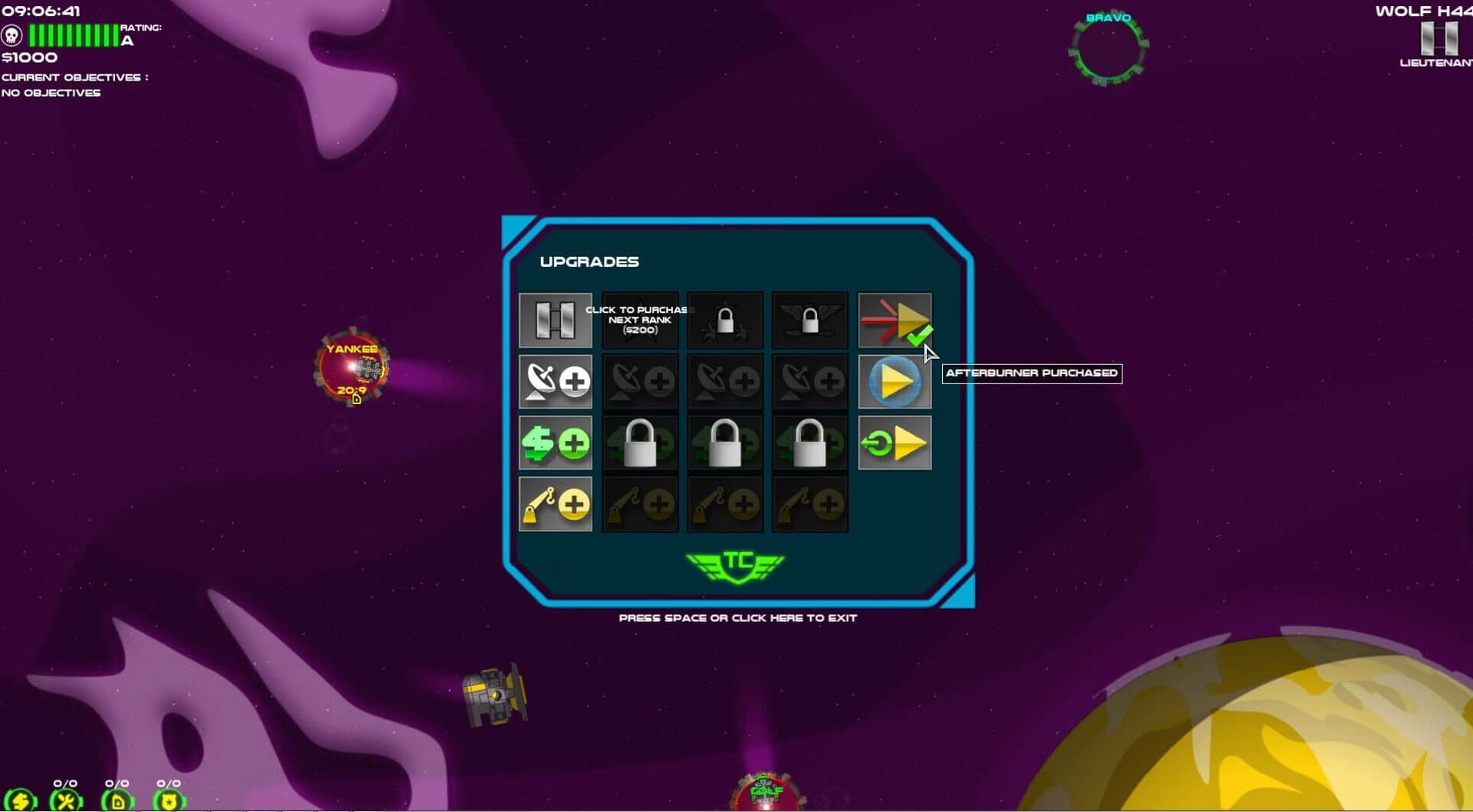
Task: Select the yellow tow crane upgrade
Action: (x=555, y=504)
